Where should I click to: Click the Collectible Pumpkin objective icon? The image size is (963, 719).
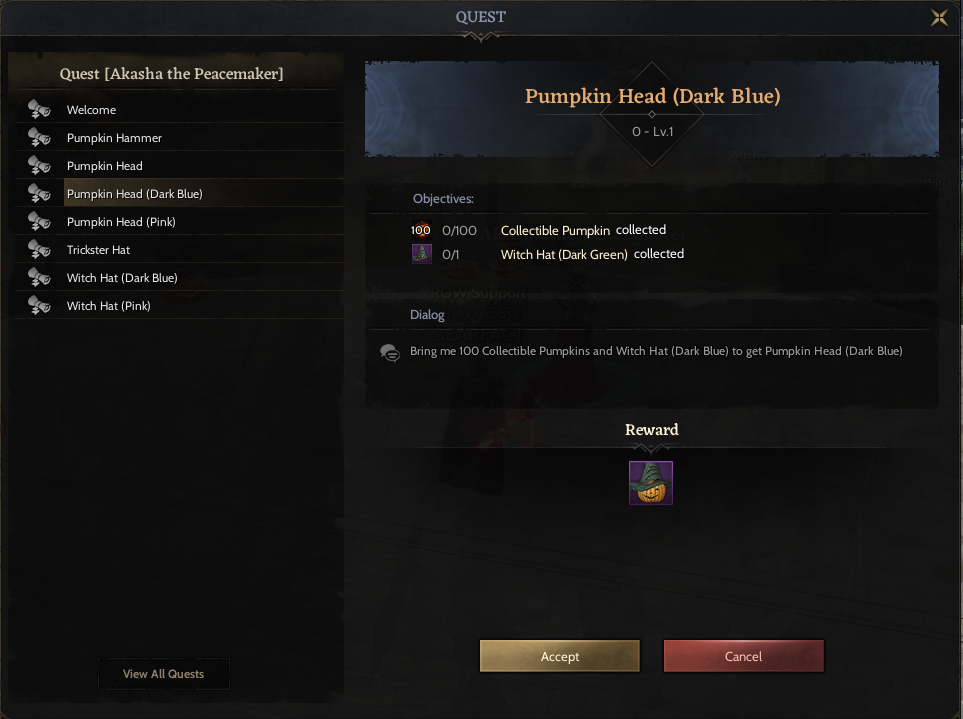[421, 230]
